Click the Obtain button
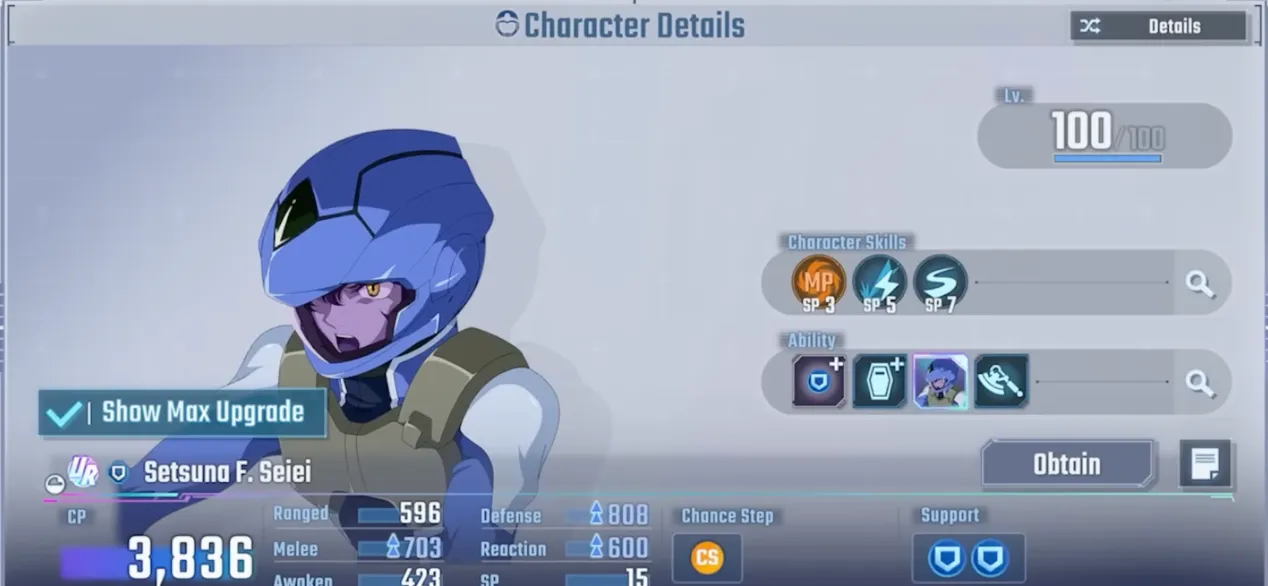The width and height of the screenshot is (1268, 586). (x=1067, y=464)
